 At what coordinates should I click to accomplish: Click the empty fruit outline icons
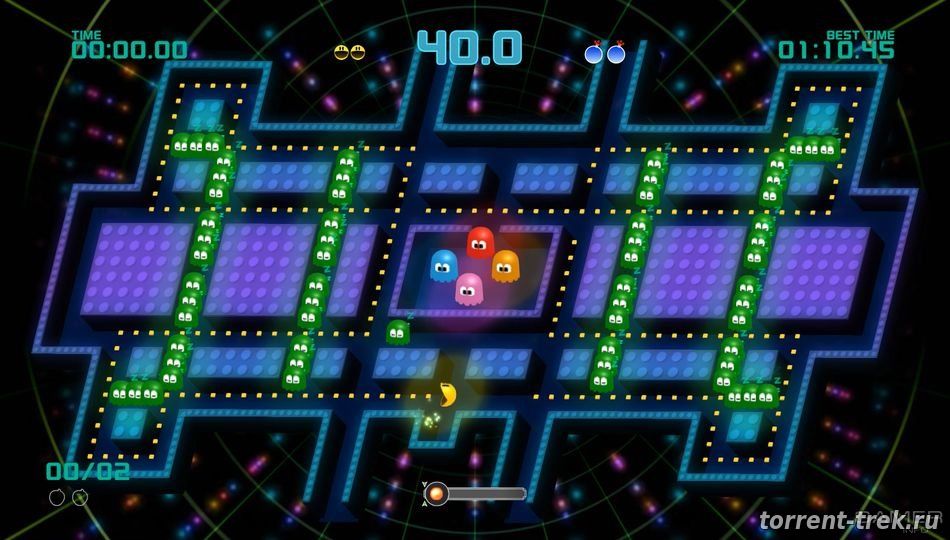(x=68, y=496)
